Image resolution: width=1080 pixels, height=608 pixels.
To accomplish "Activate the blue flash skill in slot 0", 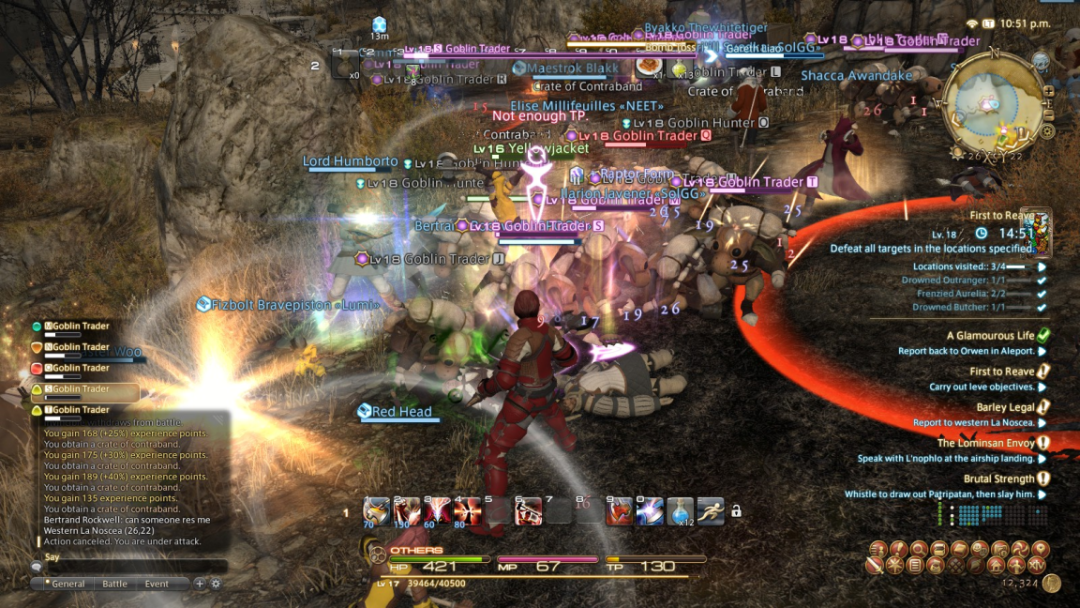I will click(650, 510).
